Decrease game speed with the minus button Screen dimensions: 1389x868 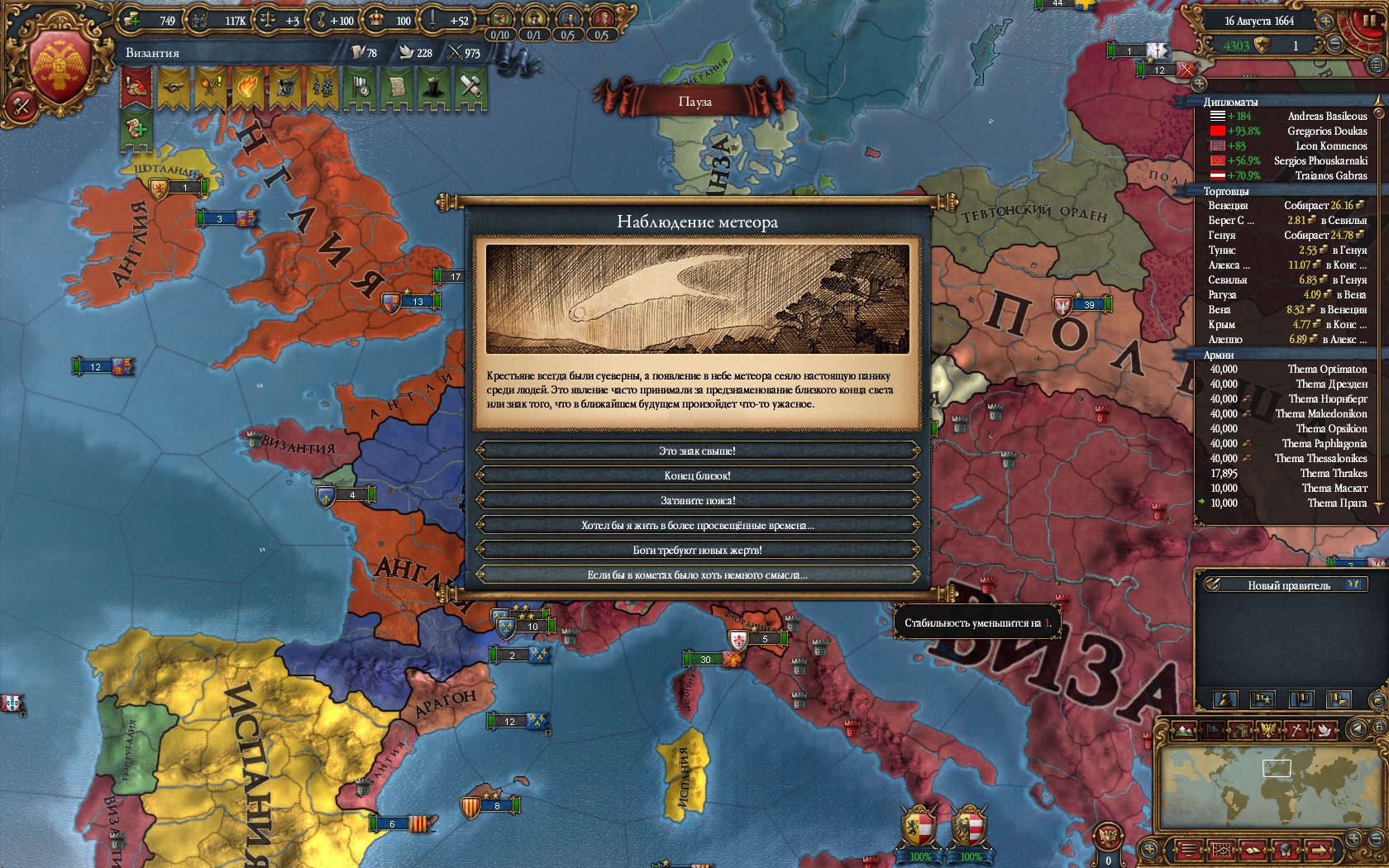coord(1334,45)
